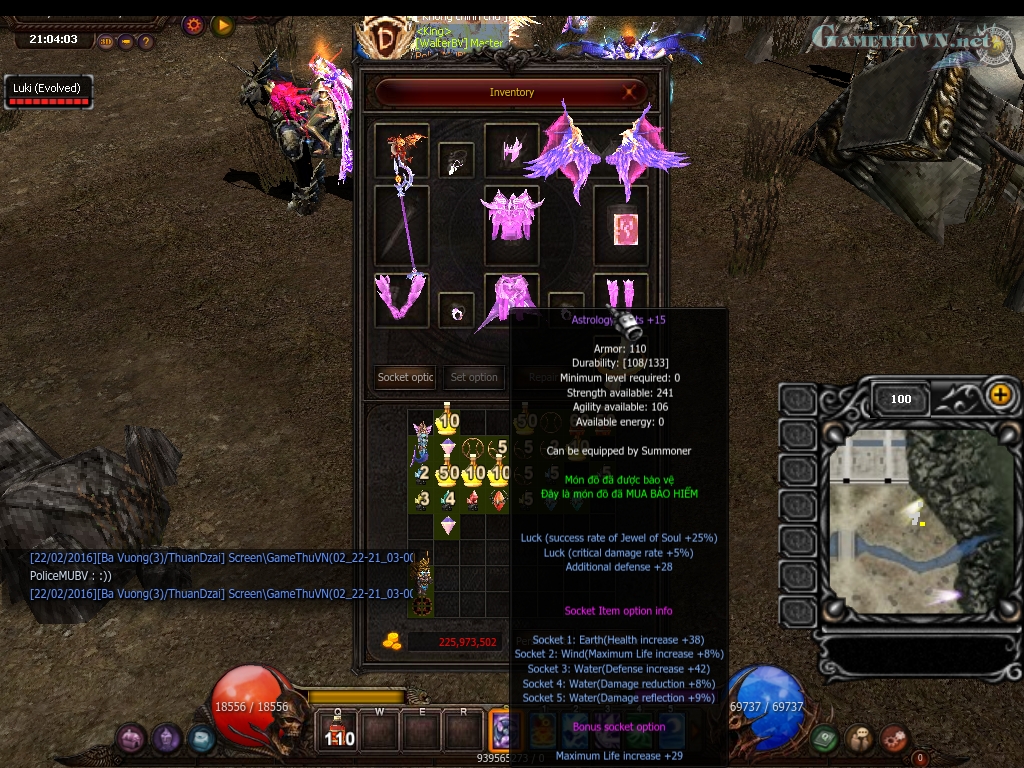
Task: Select the equipped pink pants slot
Action: point(512,298)
